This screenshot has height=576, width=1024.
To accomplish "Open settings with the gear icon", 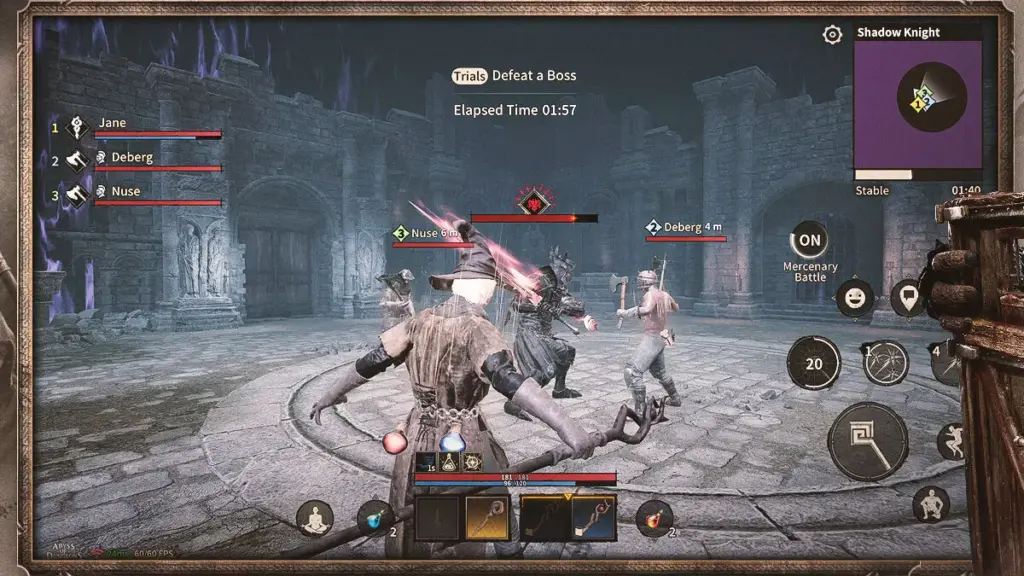I will click(x=832, y=35).
